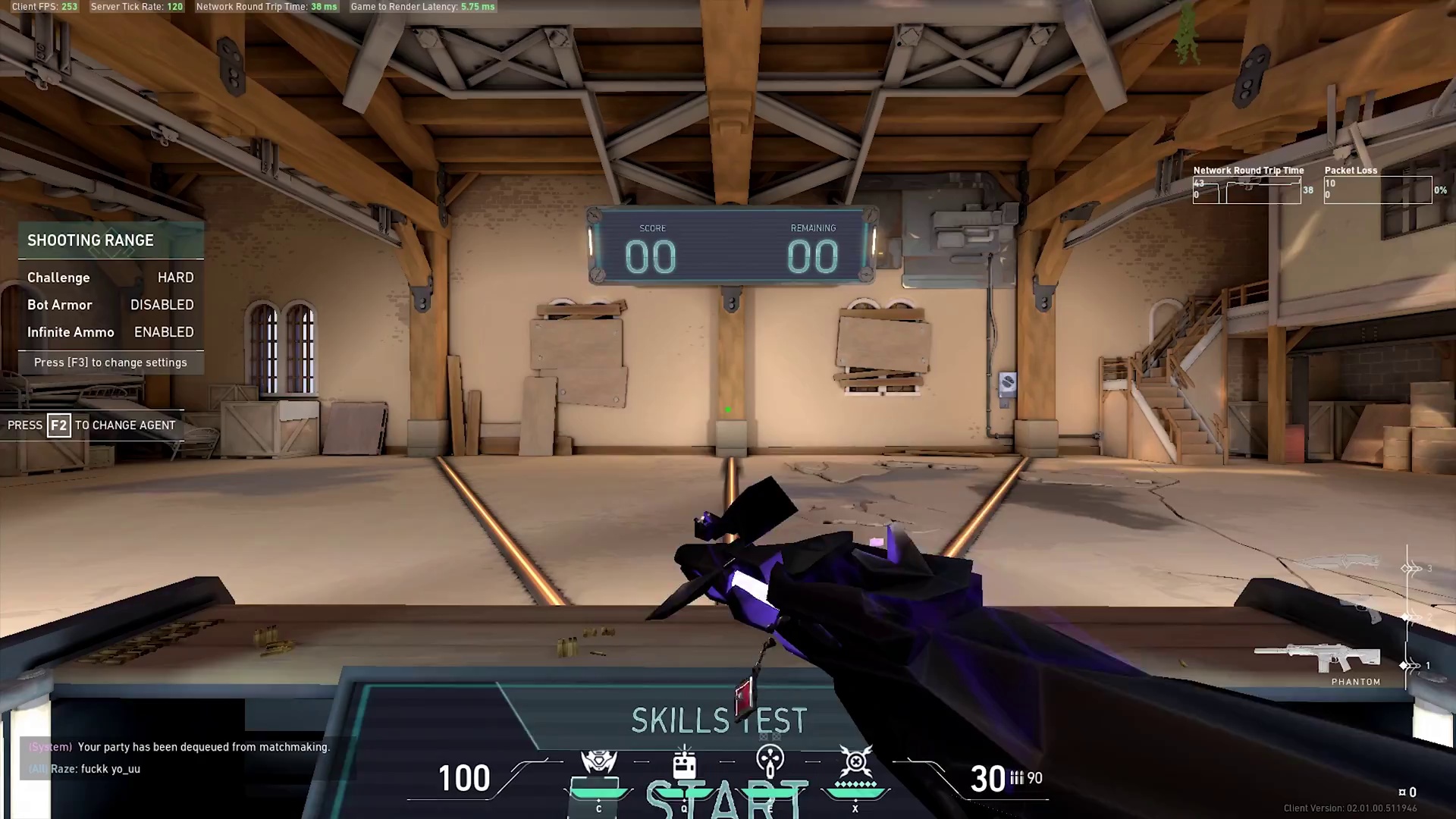The width and height of the screenshot is (1456, 819).
Task: Choose the Paint Shells grenade ability
Action: click(x=770, y=762)
